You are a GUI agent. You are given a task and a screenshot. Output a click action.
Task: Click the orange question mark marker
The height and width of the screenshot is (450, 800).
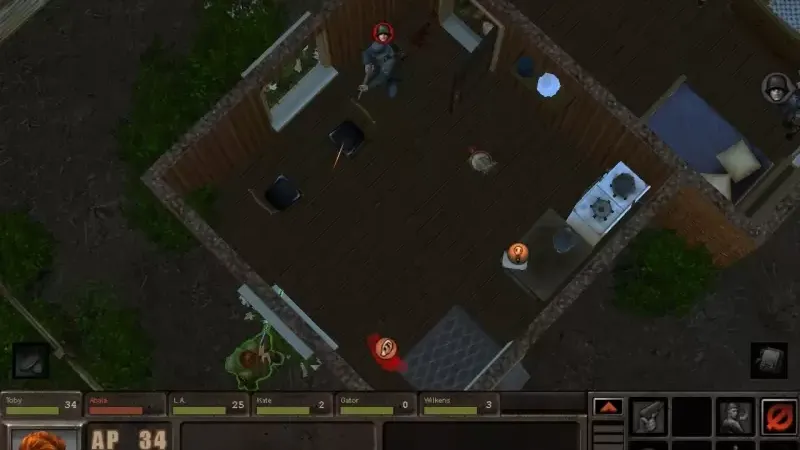(x=517, y=253)
